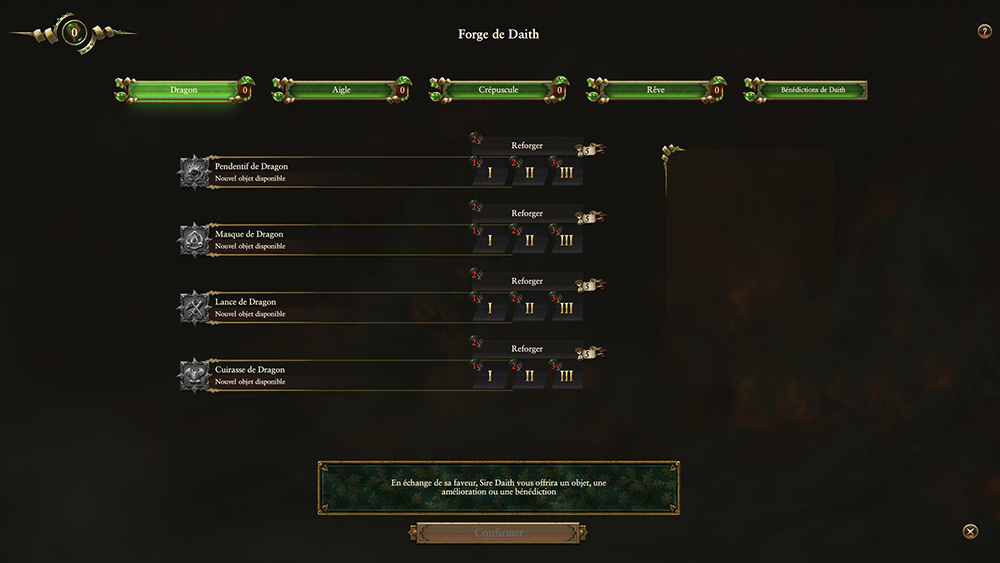Choose tier I for Pendentif de Dragon
1000x563 pixels.
click(490, 172)
